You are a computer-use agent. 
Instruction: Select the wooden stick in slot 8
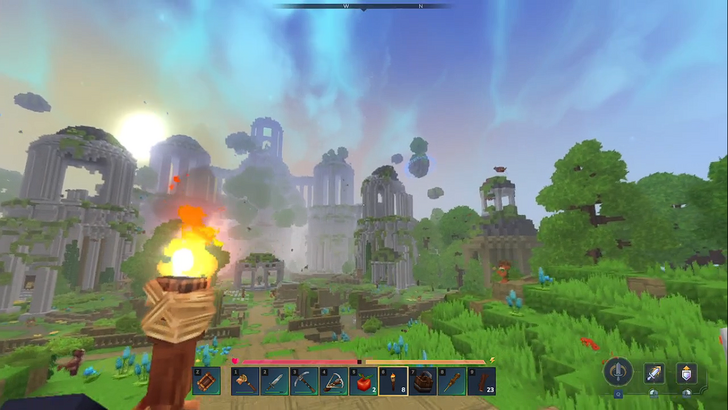[452, 381]
